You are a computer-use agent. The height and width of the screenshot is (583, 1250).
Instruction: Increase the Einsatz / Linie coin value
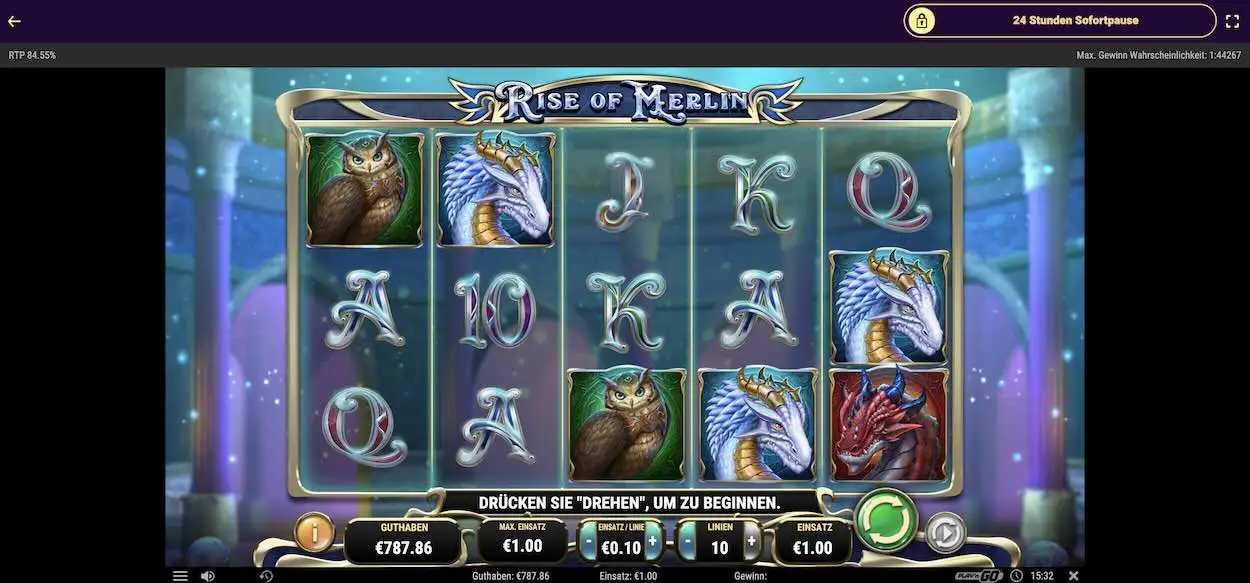(x=653, y=542)
